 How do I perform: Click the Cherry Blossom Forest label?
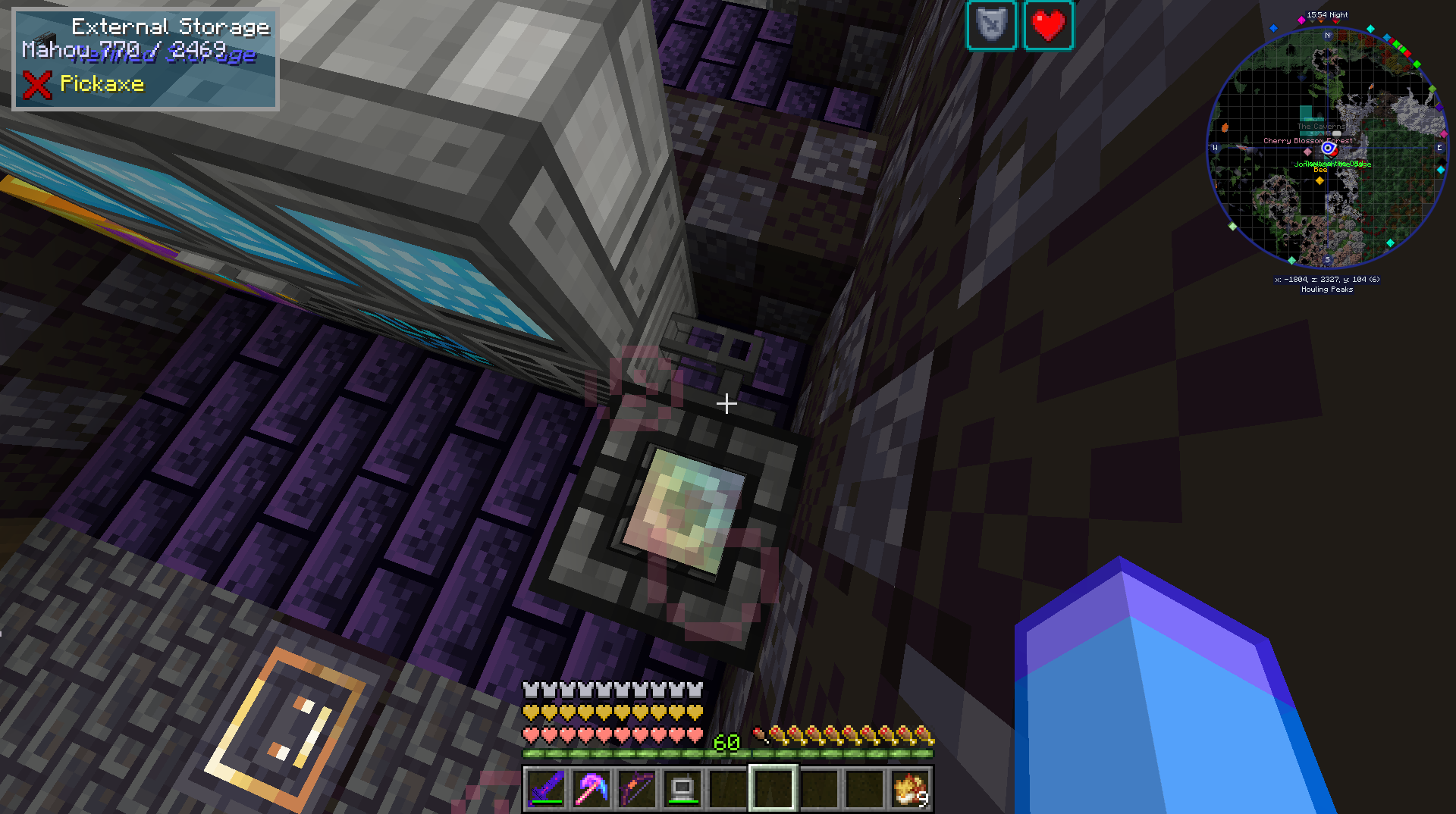pyautogui.click(x=1307, y=140)
